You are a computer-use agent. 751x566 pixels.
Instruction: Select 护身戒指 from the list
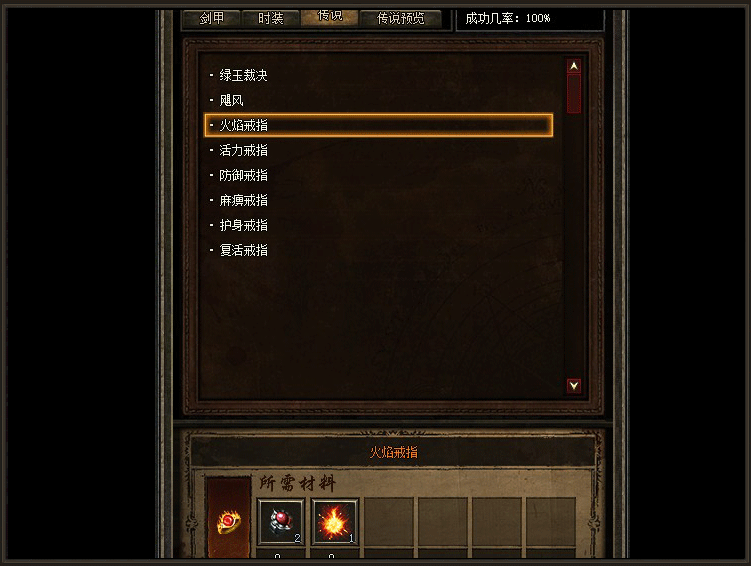click(x=243, y=225)
